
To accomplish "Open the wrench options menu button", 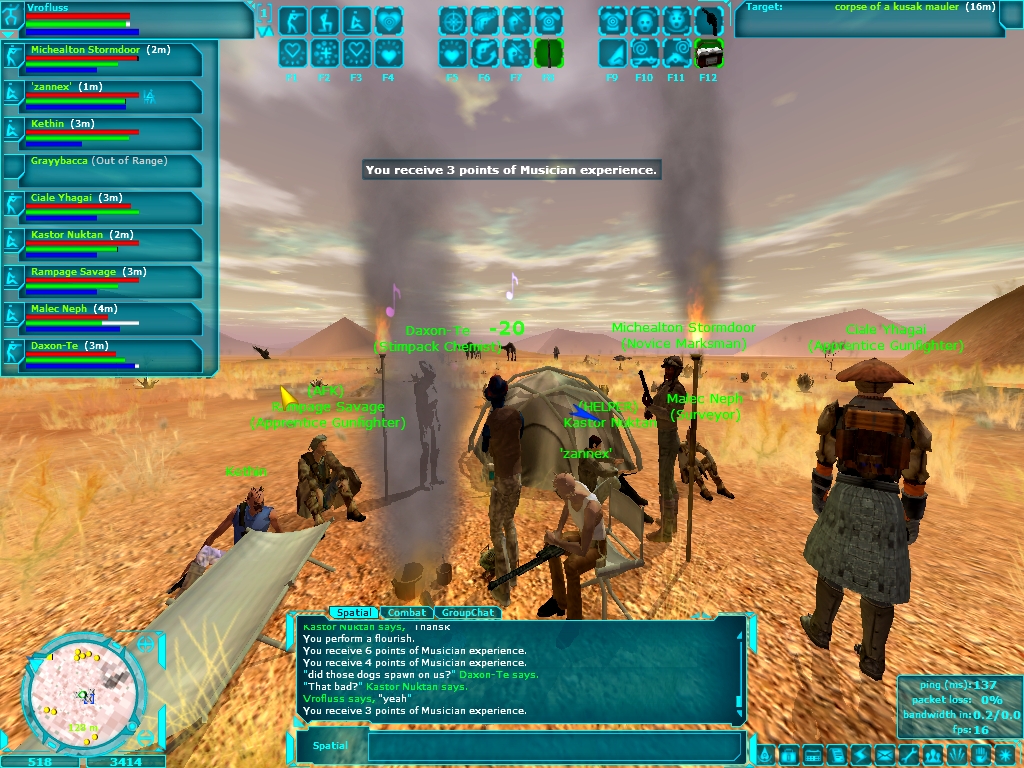I will pos(909,754).
